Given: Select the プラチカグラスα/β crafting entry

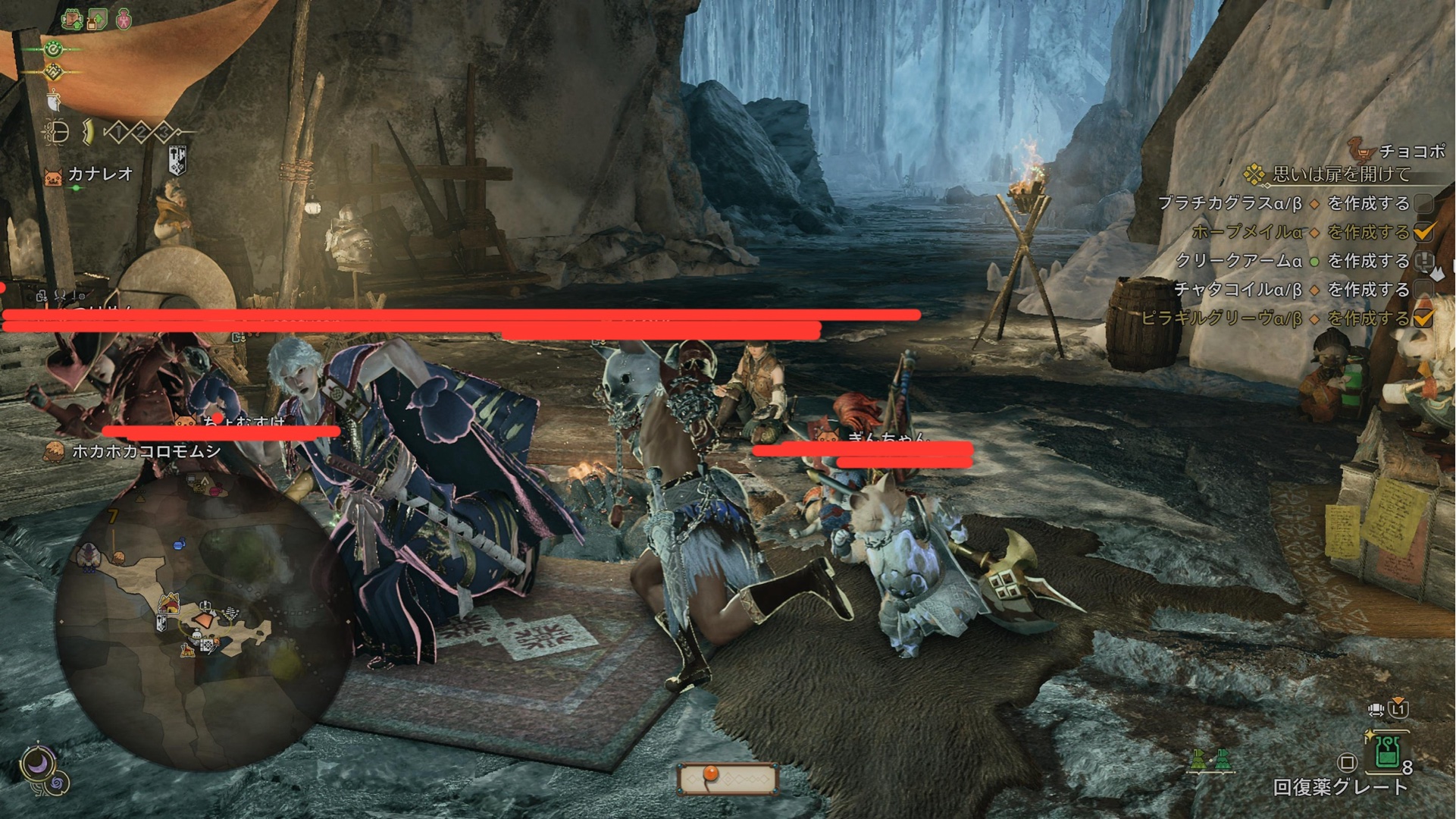Looking at the screenshot, I should pos(1229,203).
